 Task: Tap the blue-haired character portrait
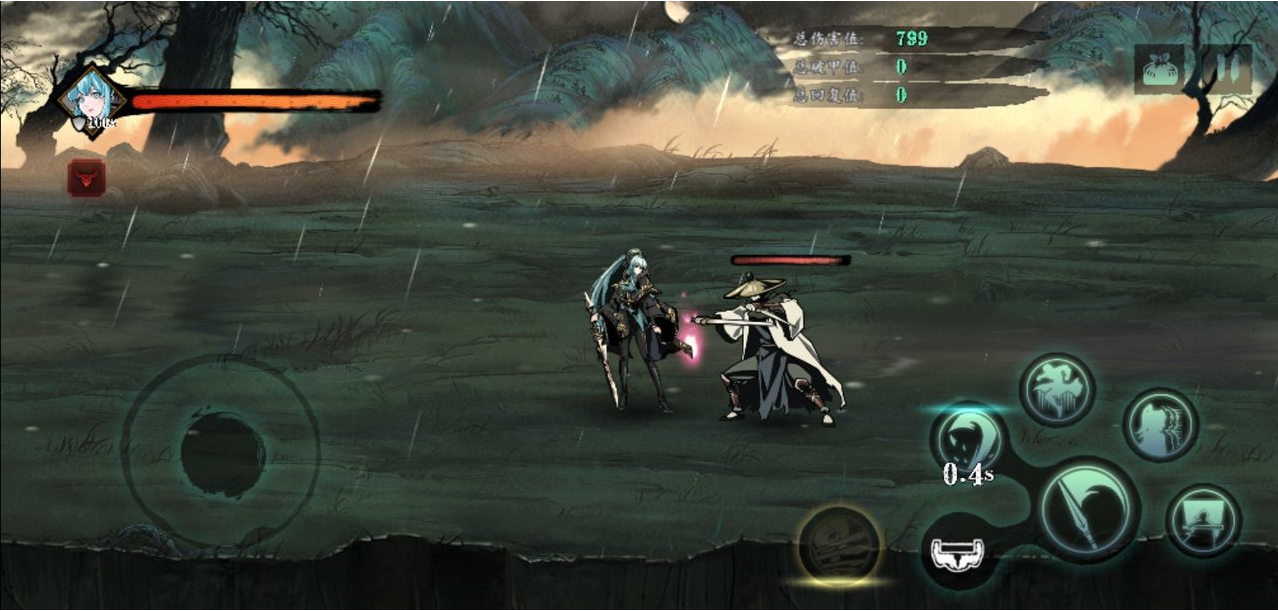92,99
